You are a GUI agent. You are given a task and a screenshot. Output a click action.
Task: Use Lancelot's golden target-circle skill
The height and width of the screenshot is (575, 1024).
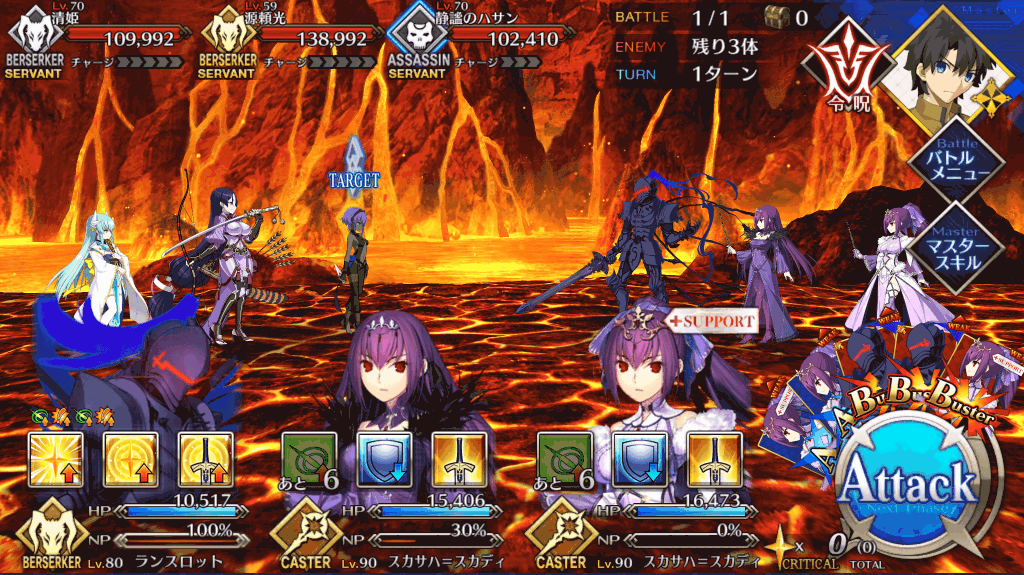tap(130, 458)
